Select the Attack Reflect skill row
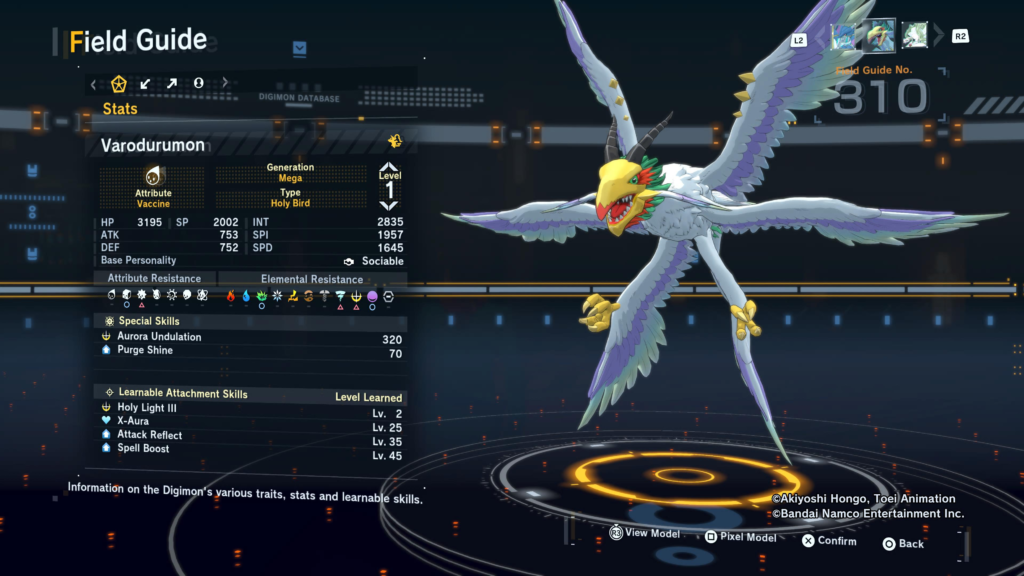 click(x=150, y=435)
